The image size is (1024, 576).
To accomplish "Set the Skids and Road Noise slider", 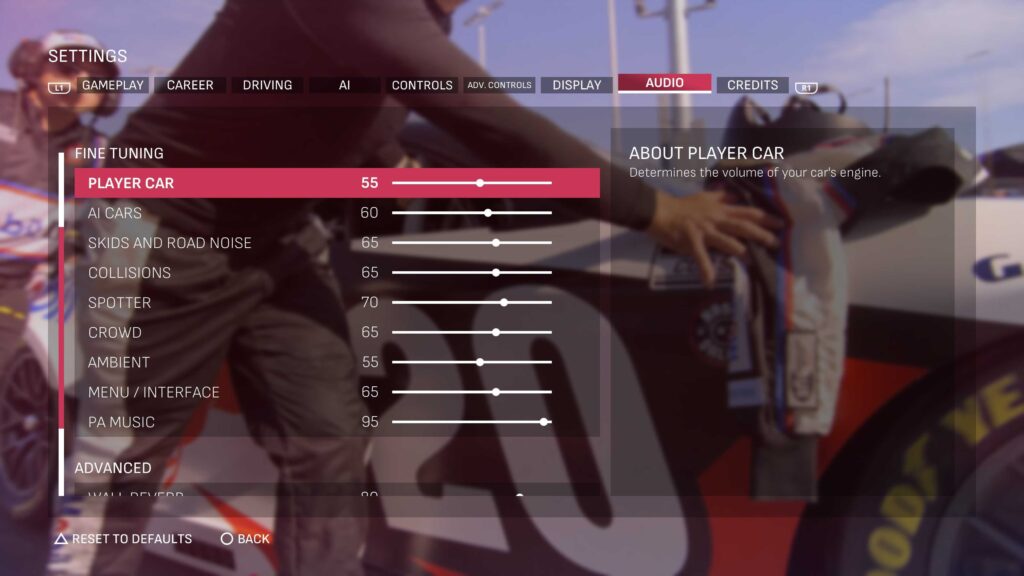I will (x=496, y=243).
